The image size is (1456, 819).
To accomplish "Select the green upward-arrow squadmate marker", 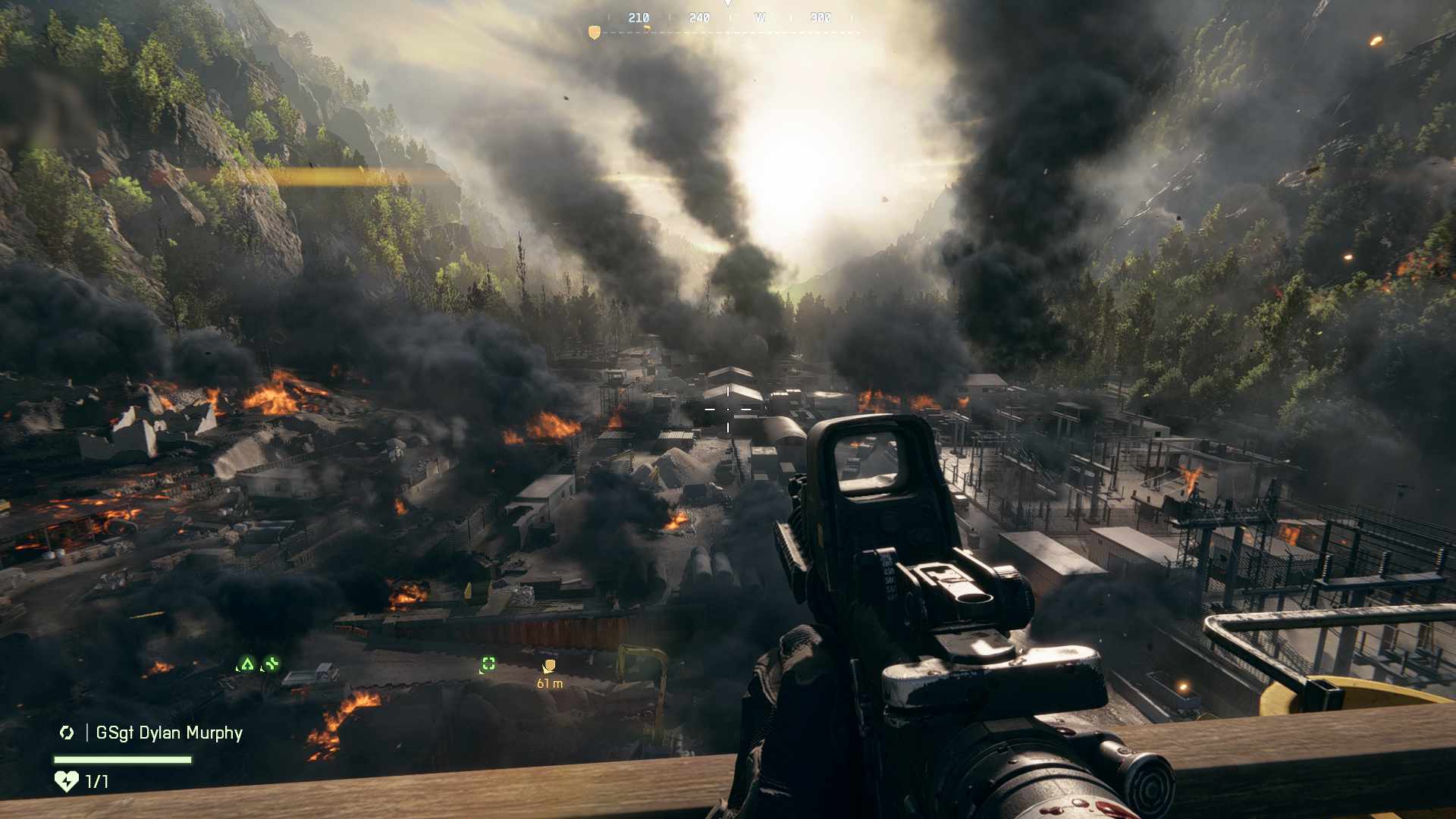I will point(246,665).
